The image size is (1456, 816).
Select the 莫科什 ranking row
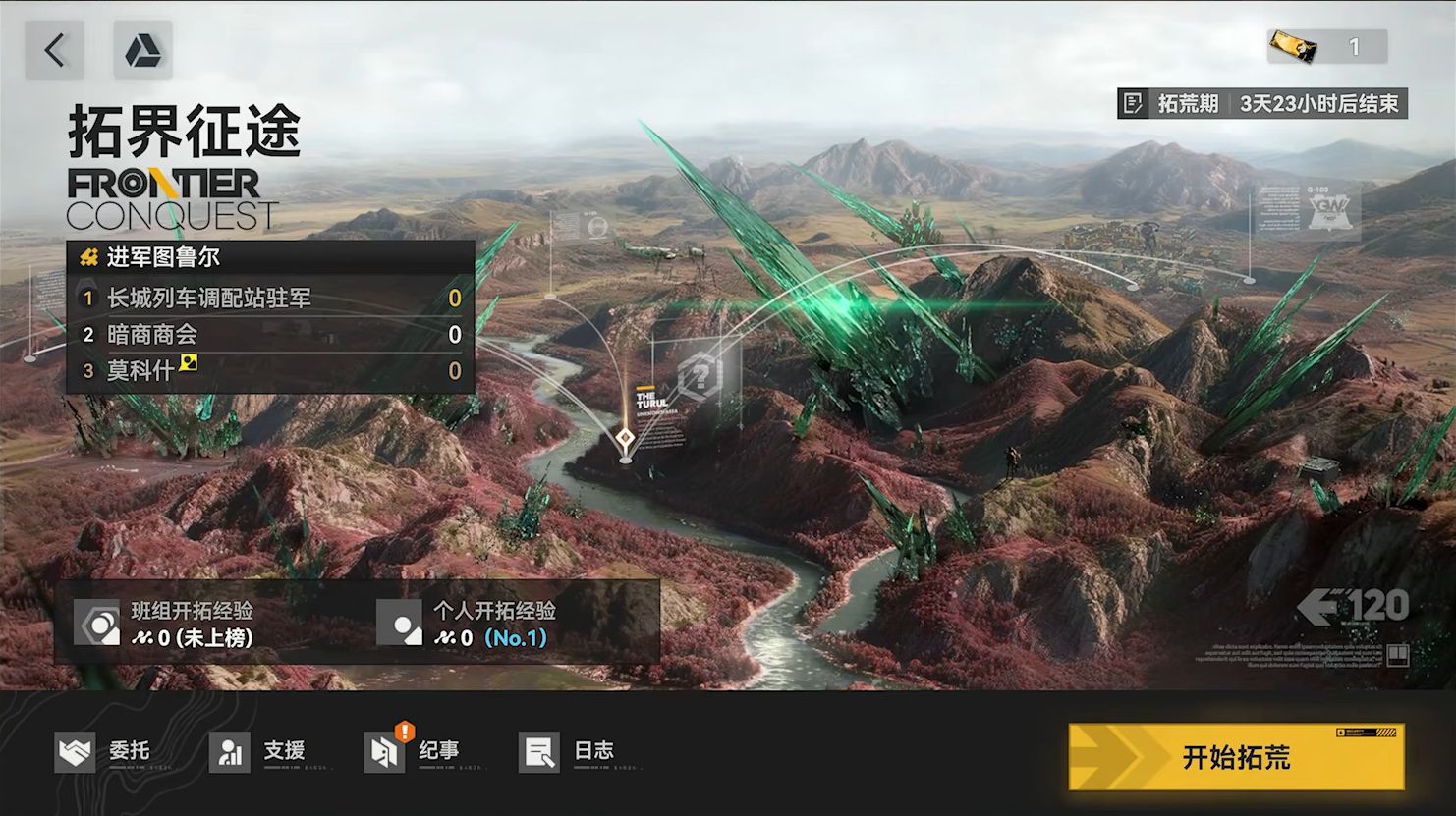pos(270,371)
